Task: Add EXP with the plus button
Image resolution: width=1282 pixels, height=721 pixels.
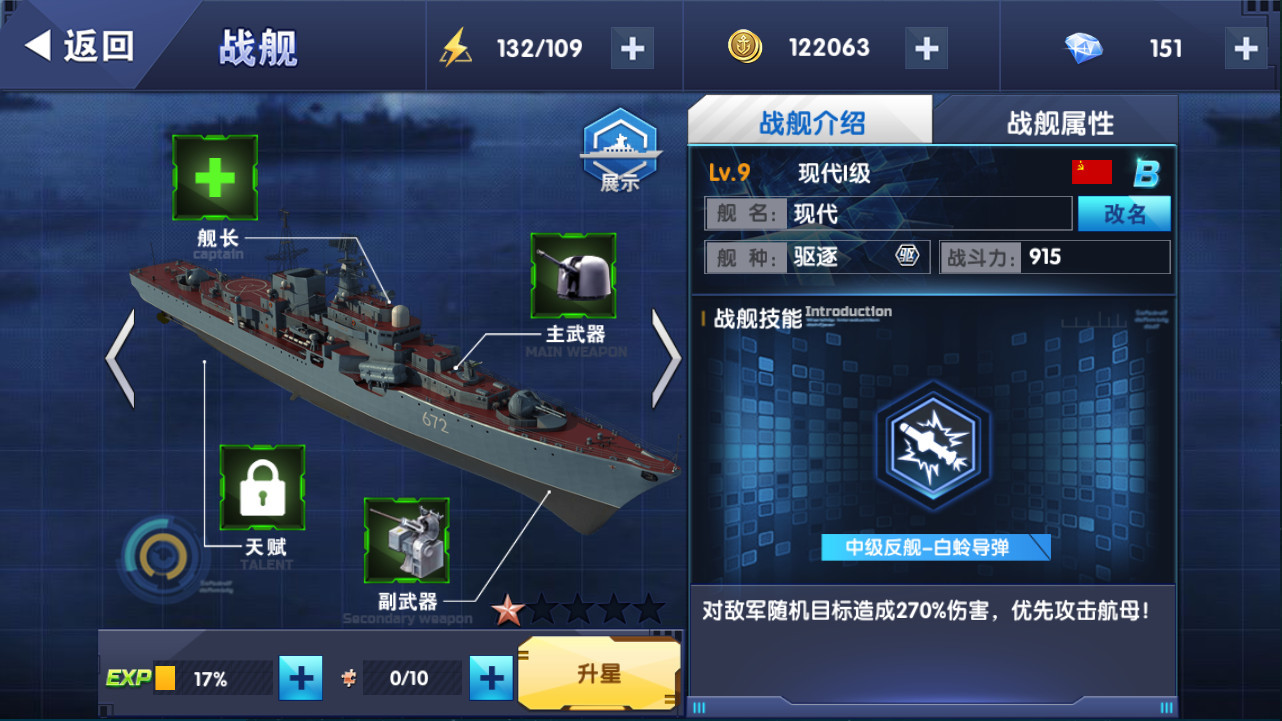Action: (x=300, y=679)
